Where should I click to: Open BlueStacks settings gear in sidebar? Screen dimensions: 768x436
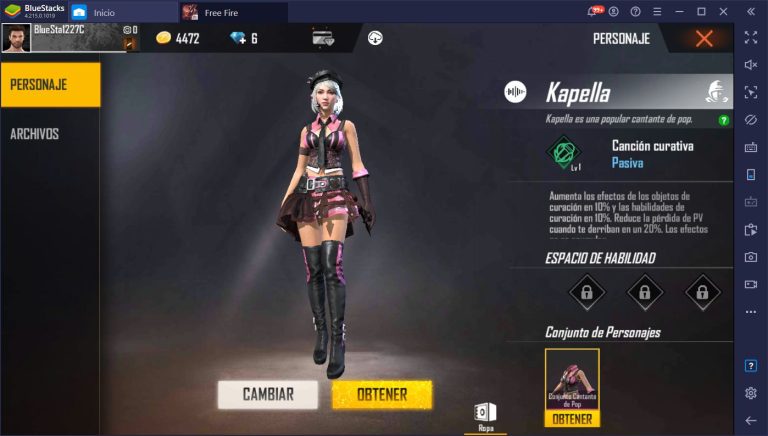[751, 393]
